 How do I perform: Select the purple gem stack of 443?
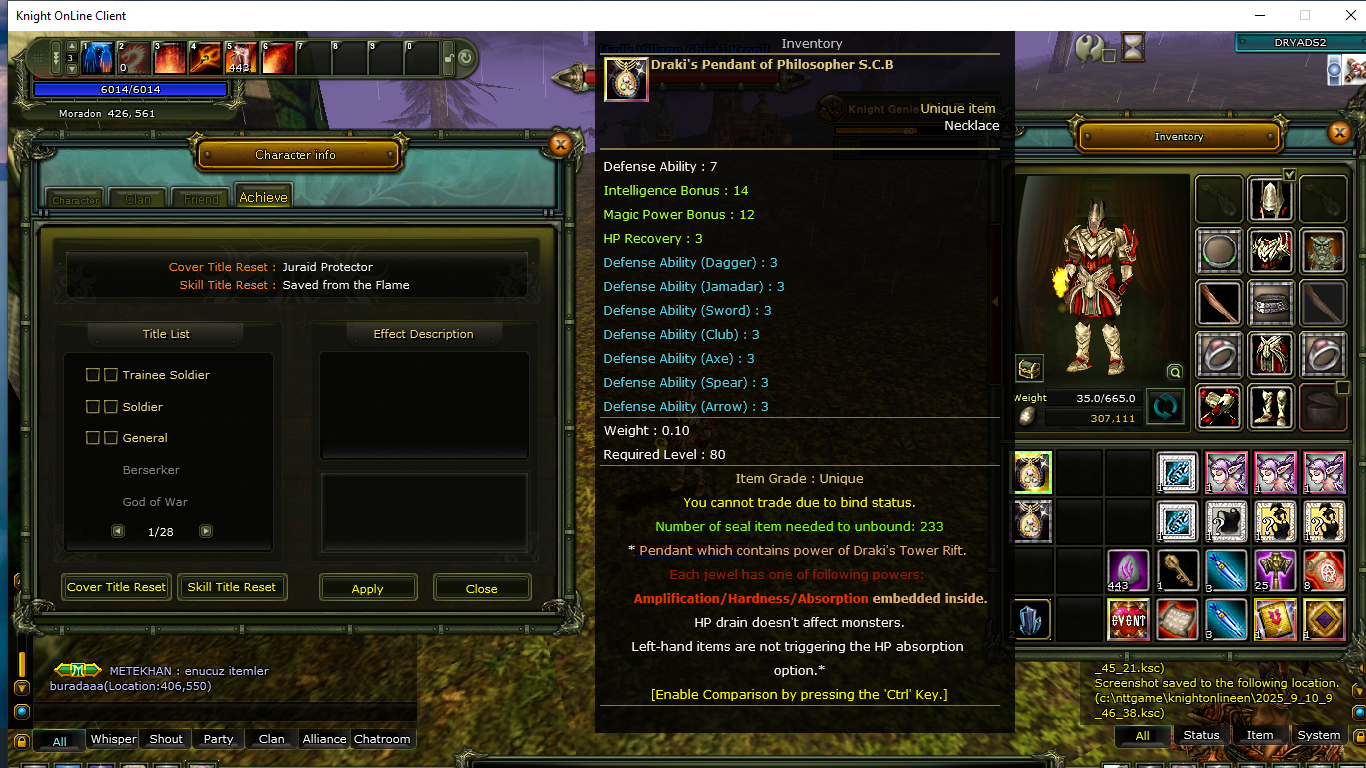tap(1128, 571)
